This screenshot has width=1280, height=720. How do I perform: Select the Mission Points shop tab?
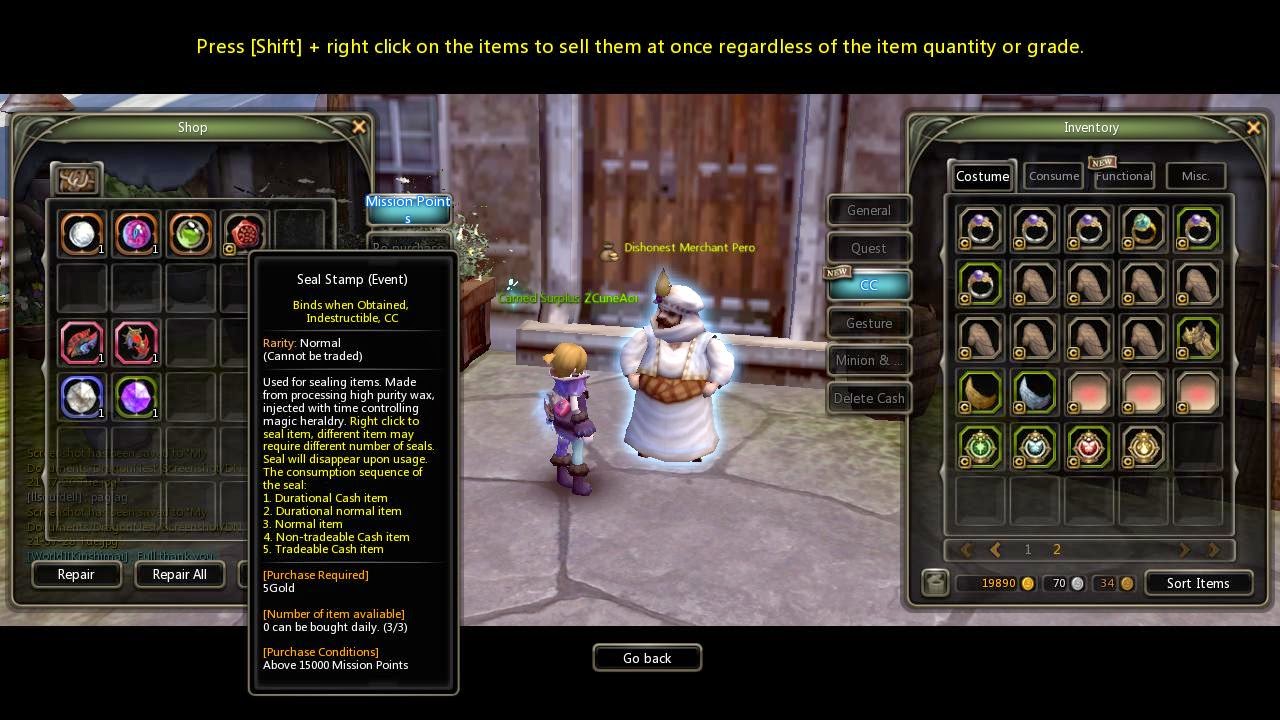click(x=408, y=208)
